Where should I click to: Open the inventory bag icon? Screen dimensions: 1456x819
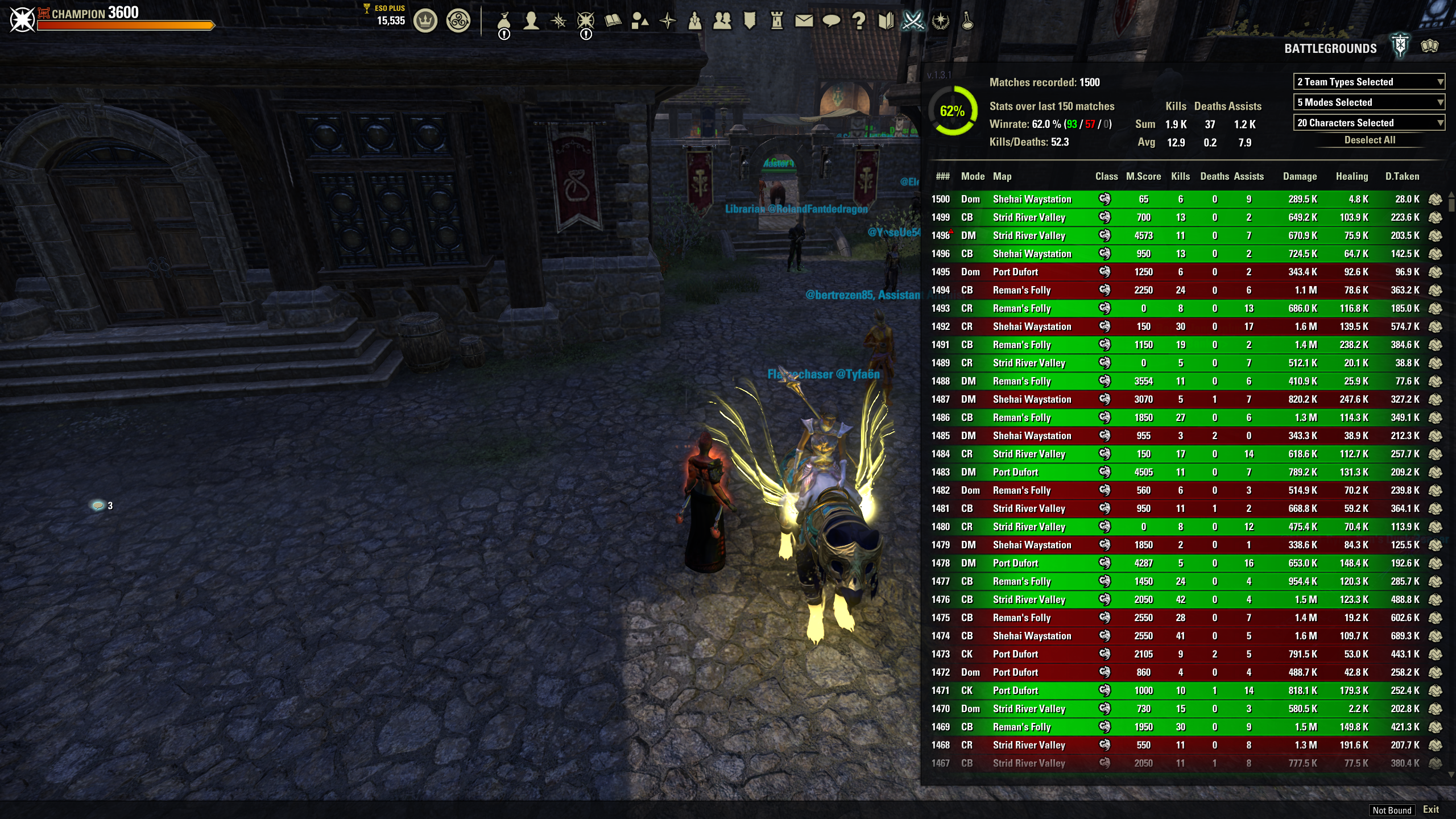tap(504, 21)
